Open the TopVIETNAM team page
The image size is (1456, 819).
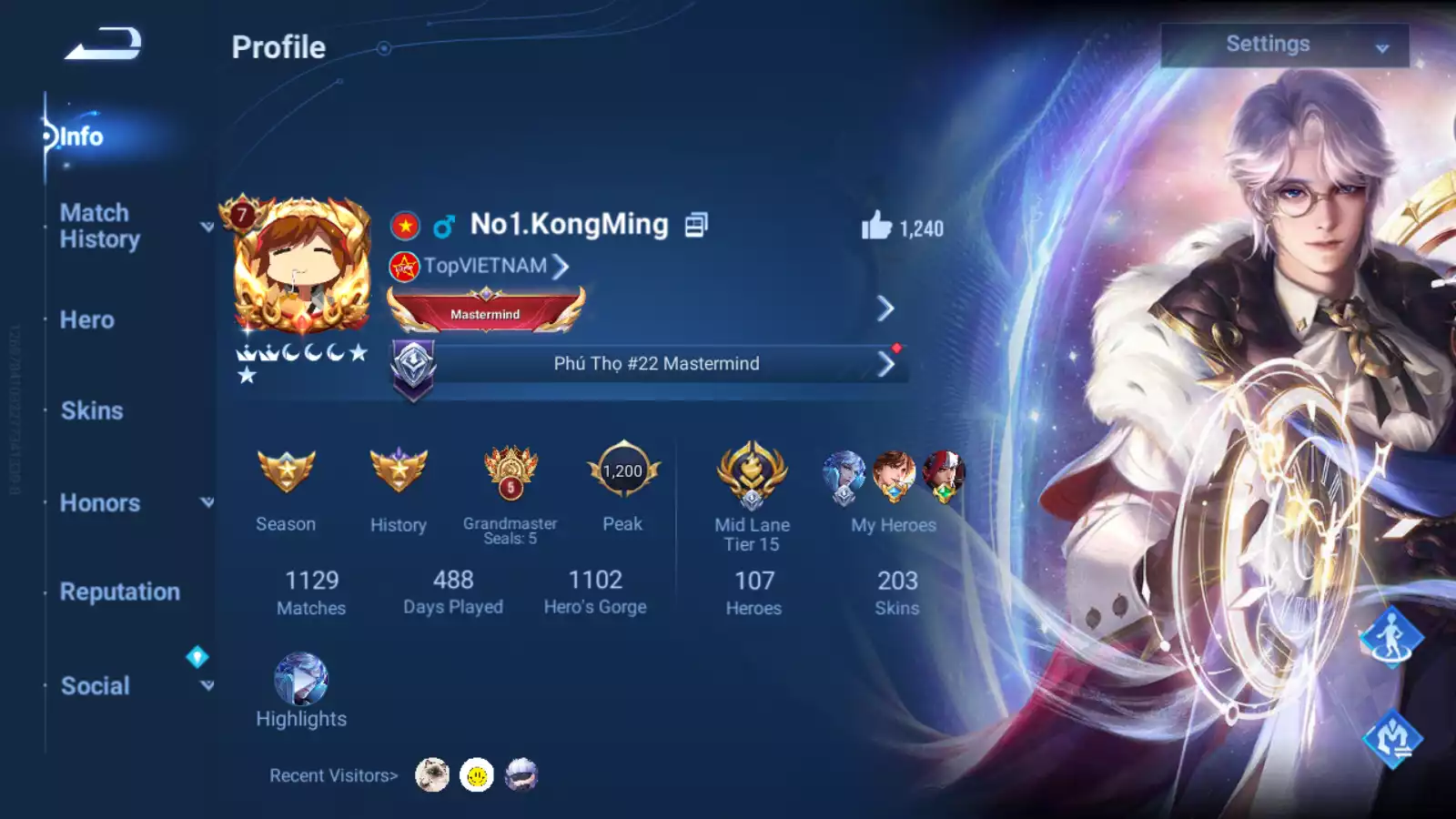click(487, 267)
